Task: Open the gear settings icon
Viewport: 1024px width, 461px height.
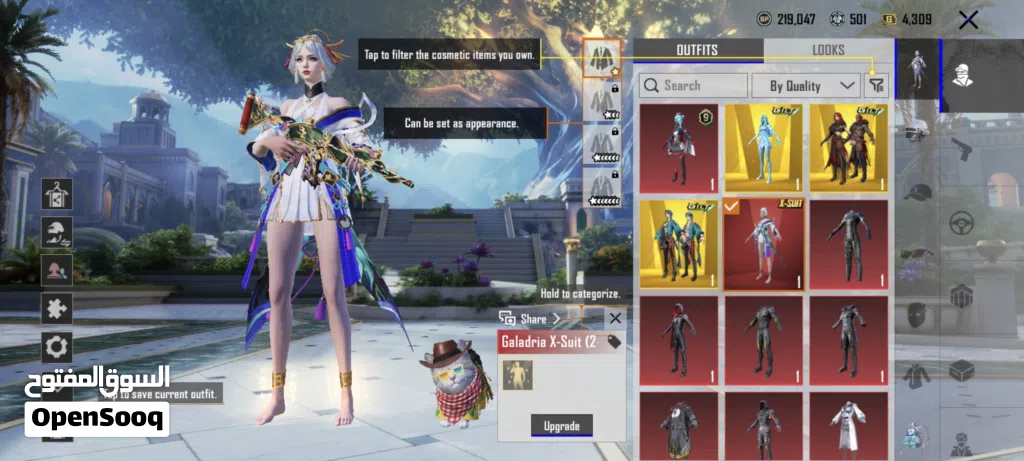Action: [56, 347]
